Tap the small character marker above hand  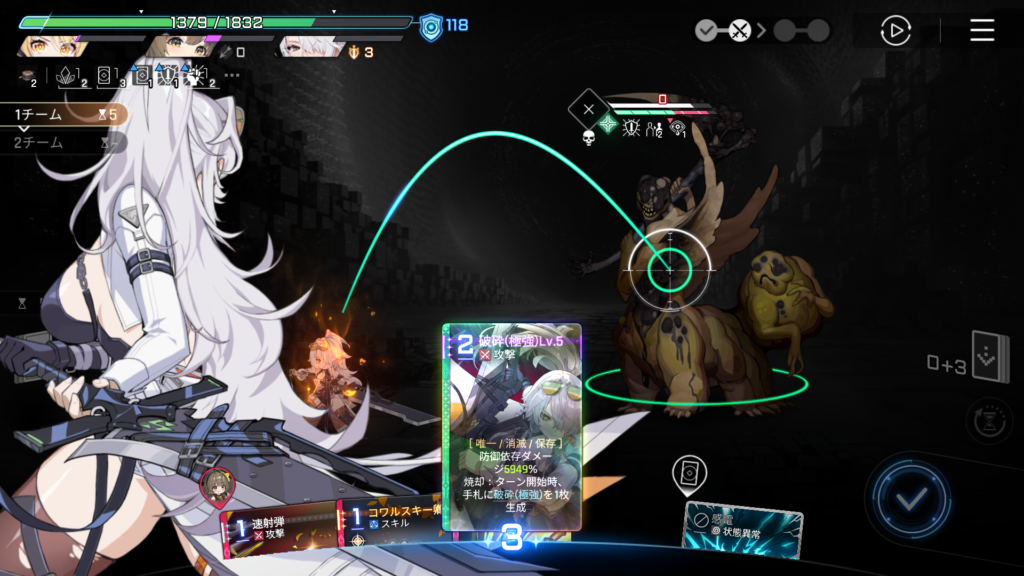[x=214, y=485]
